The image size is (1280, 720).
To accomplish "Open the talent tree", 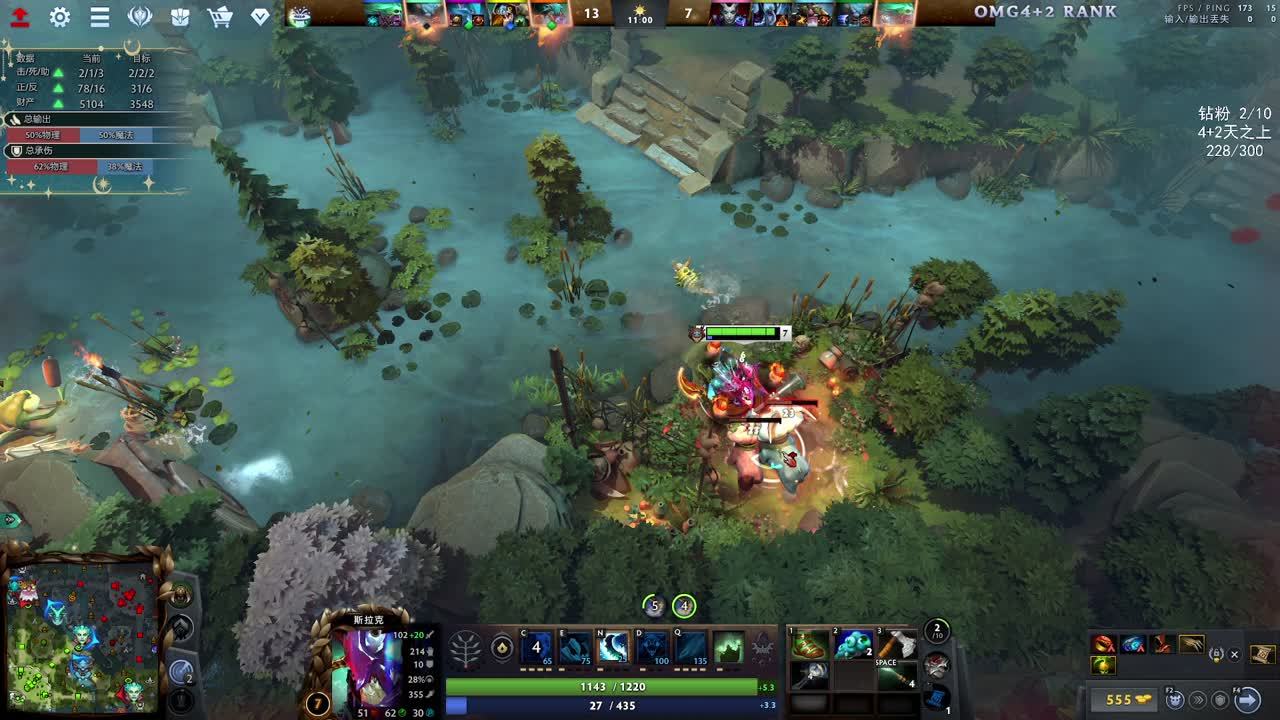I will point(467,649).
